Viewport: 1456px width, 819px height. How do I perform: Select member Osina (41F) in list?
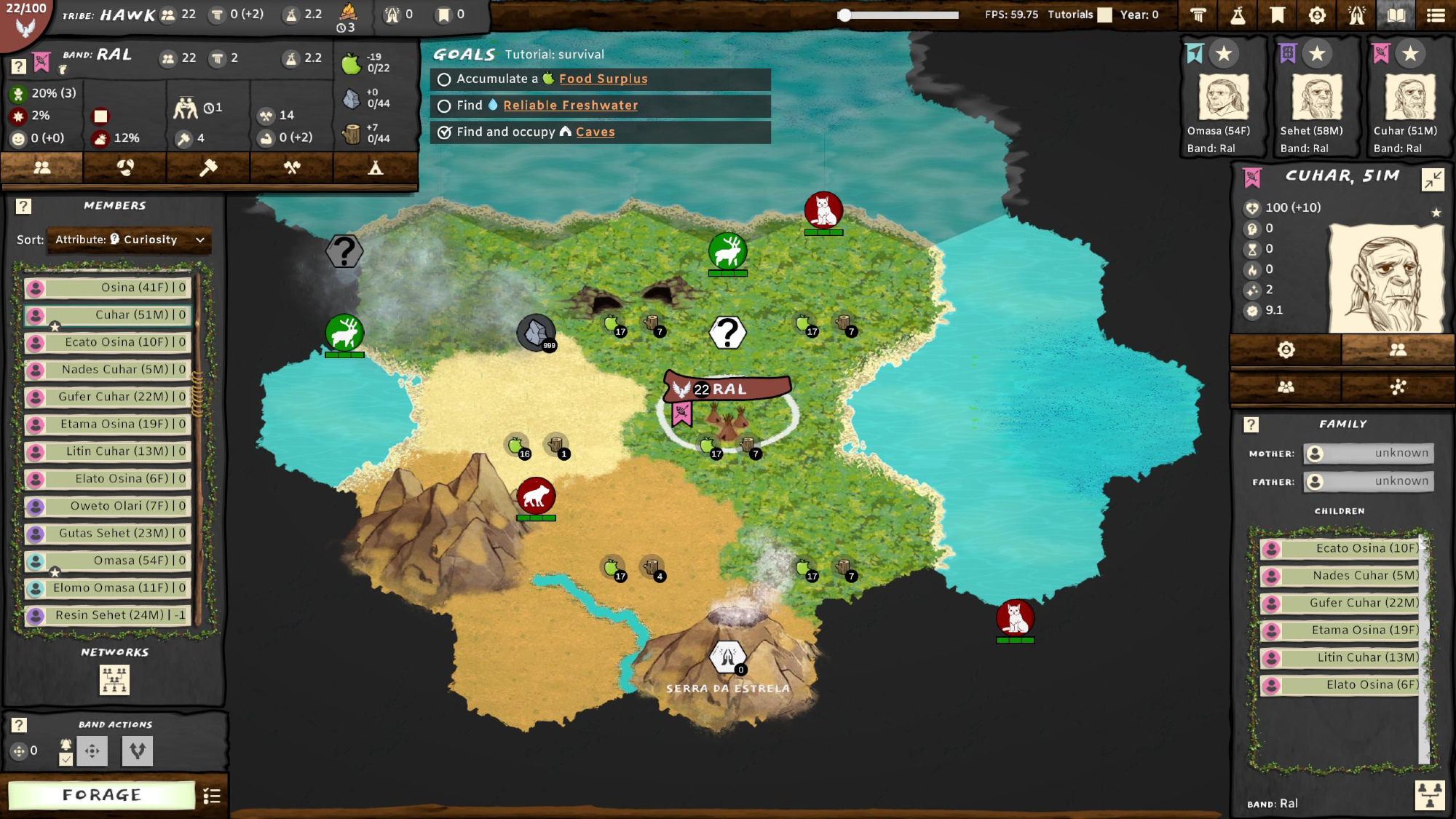108,288
